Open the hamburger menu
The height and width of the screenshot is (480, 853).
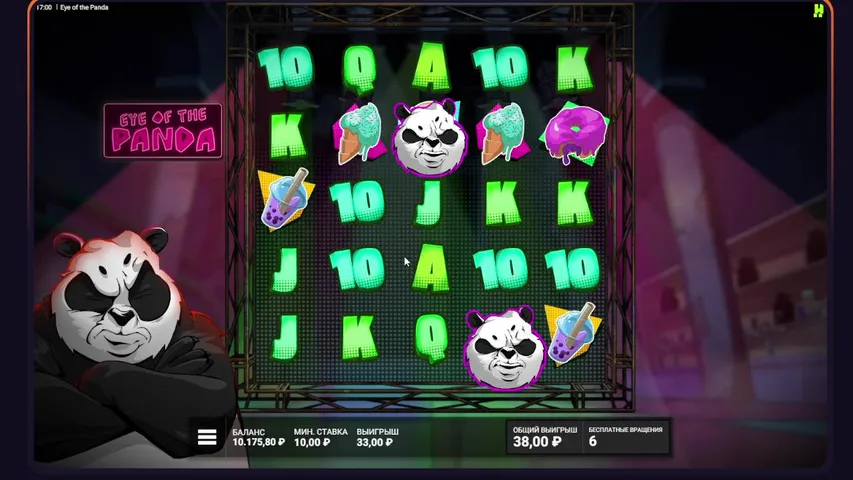pos(207,437)
